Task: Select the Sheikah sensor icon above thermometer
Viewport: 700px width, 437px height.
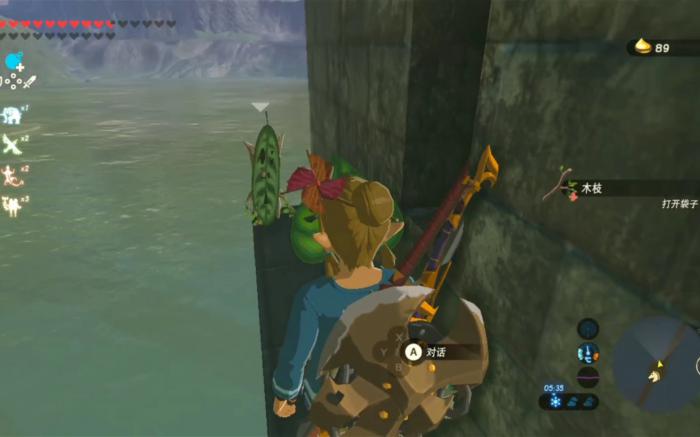Action: point(588,328)
